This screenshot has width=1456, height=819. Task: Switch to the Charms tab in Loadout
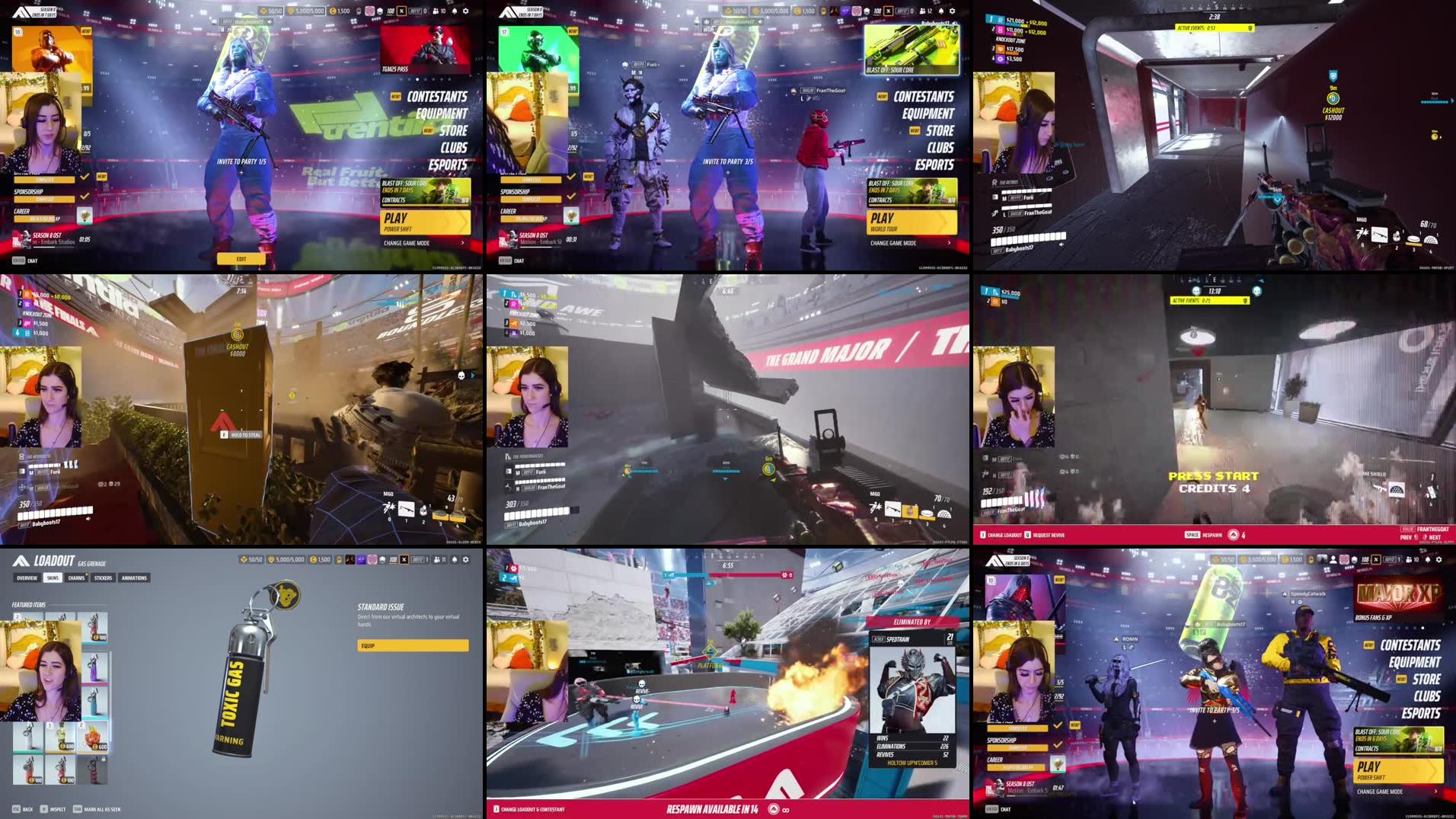coord(76,578)
